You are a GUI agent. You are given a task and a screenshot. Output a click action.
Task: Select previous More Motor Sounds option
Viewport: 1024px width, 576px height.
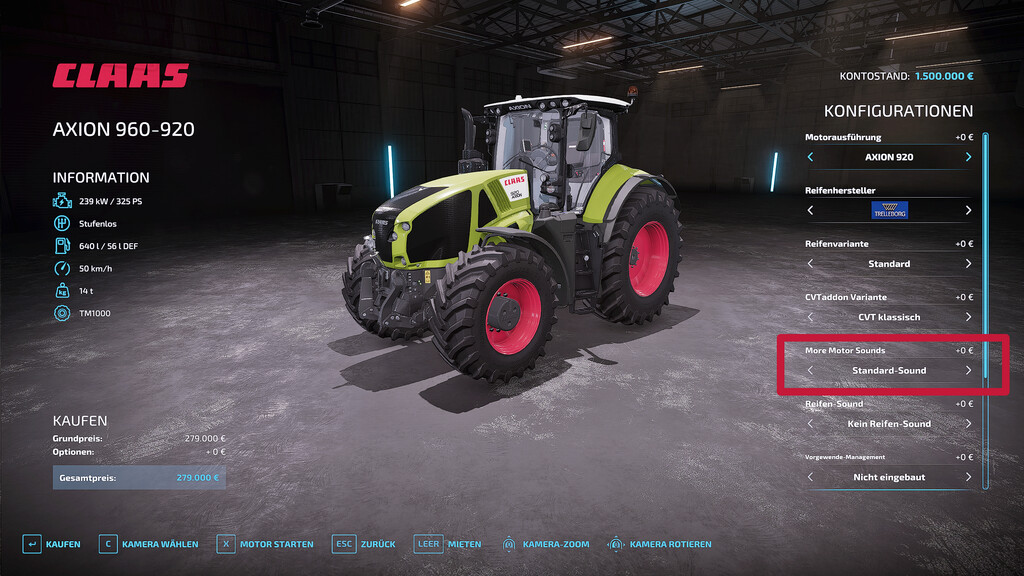(810, 370)
